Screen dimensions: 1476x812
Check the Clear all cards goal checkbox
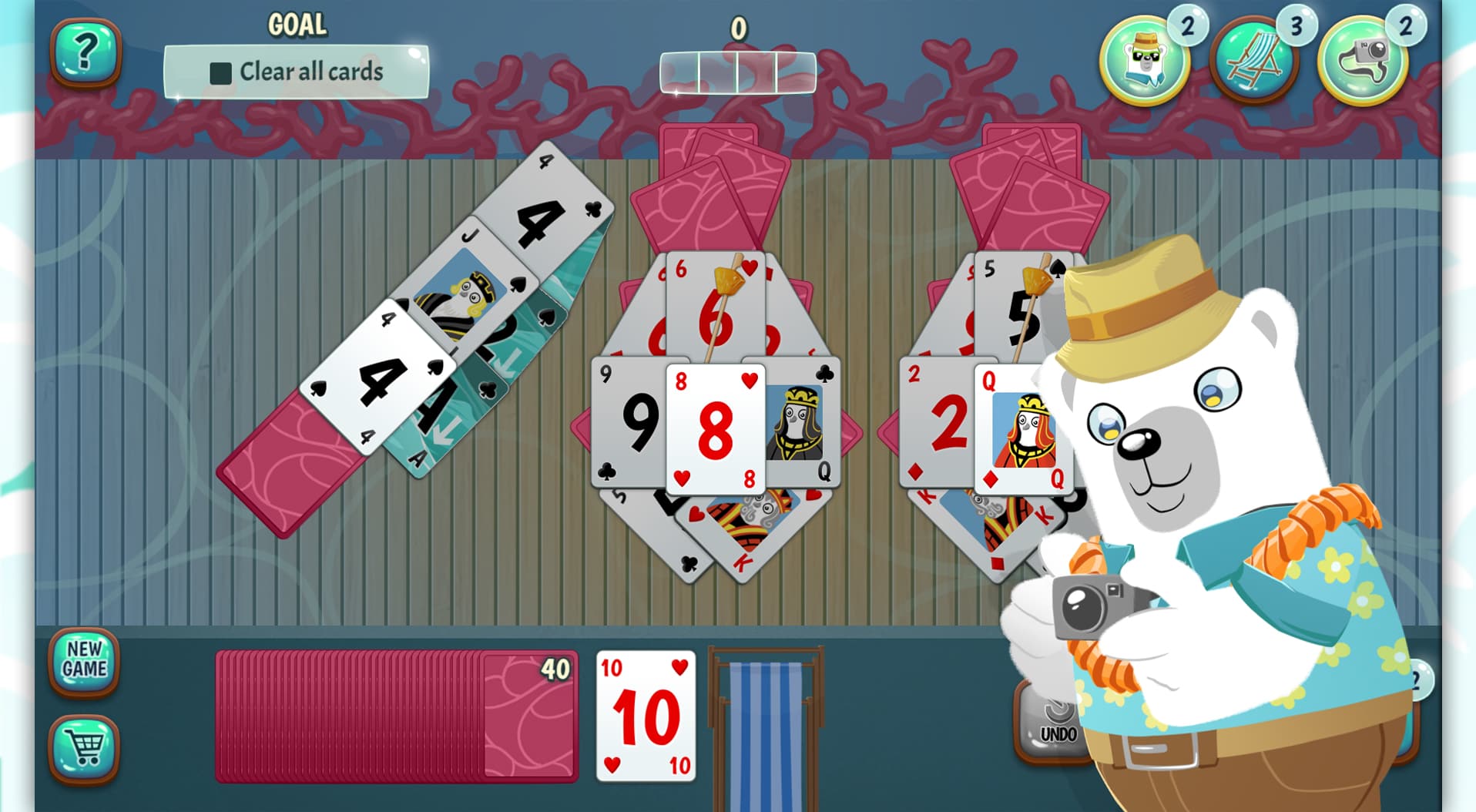pos(220,72)
